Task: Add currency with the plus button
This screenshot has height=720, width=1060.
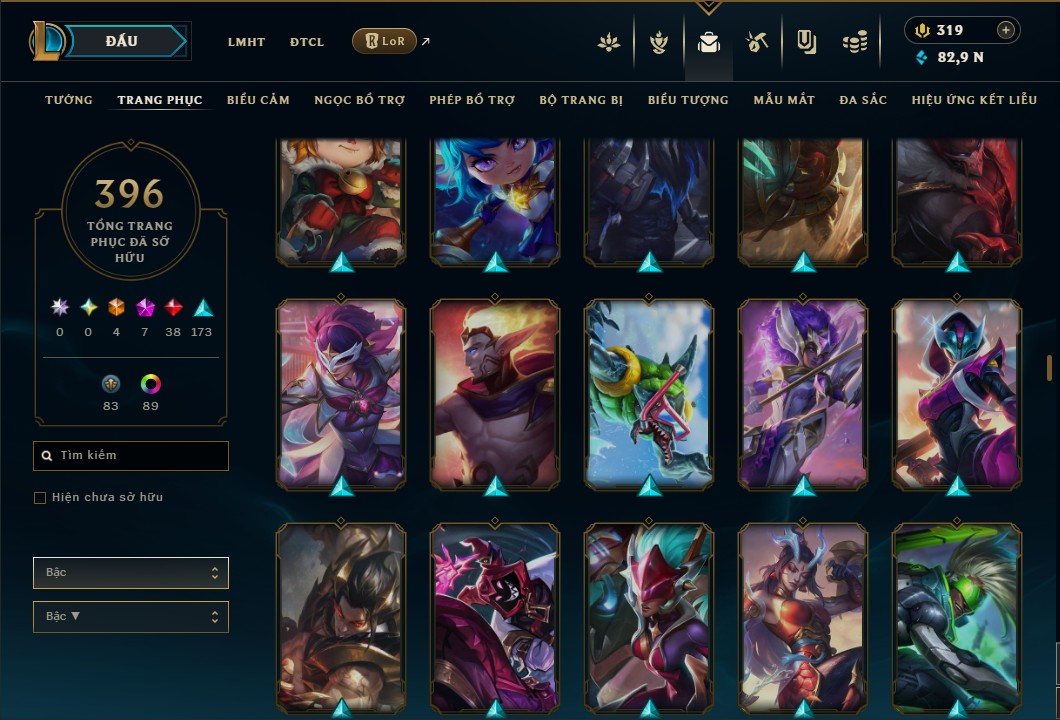Action: (x=1006, y=31)
